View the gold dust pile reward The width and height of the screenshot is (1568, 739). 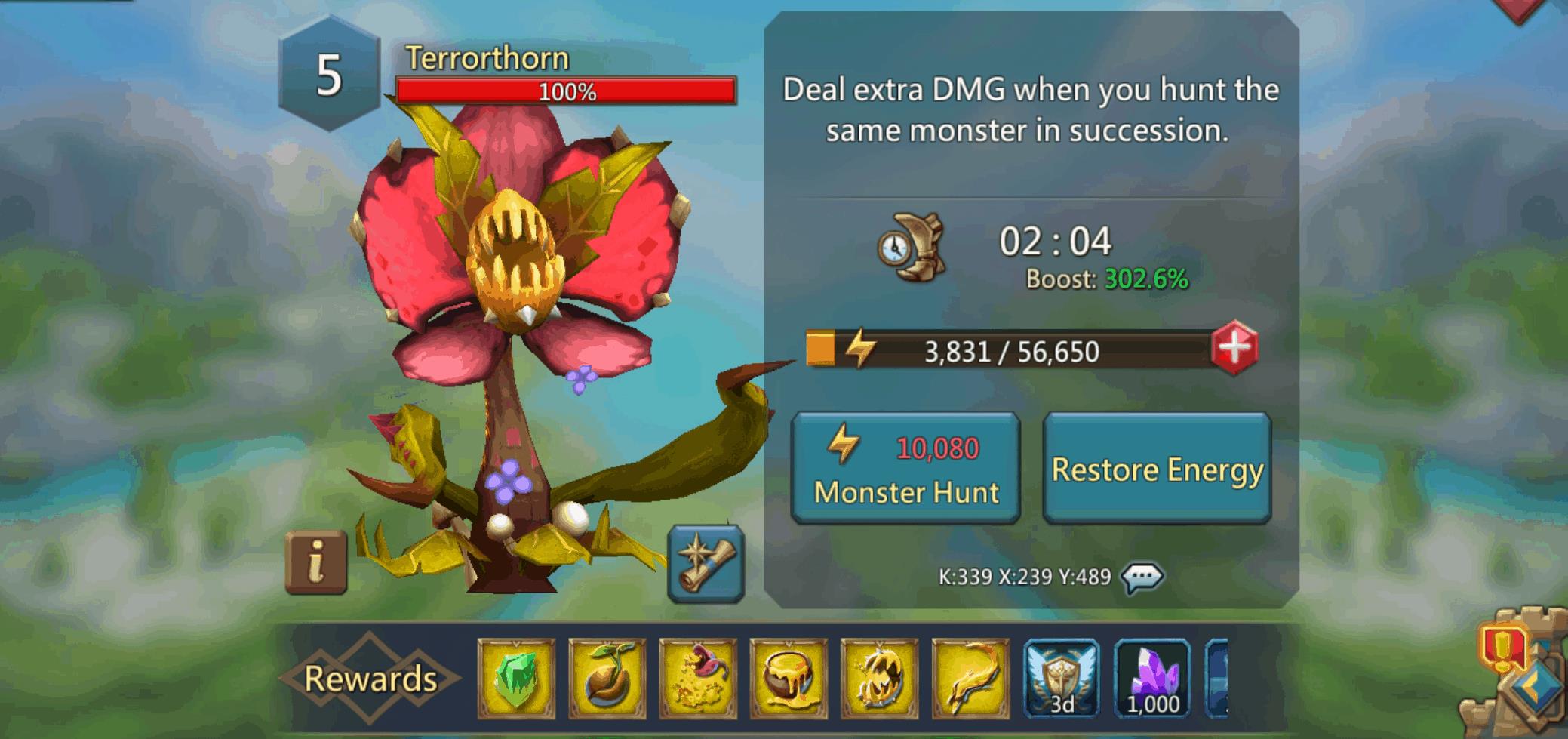coord(698,678)
